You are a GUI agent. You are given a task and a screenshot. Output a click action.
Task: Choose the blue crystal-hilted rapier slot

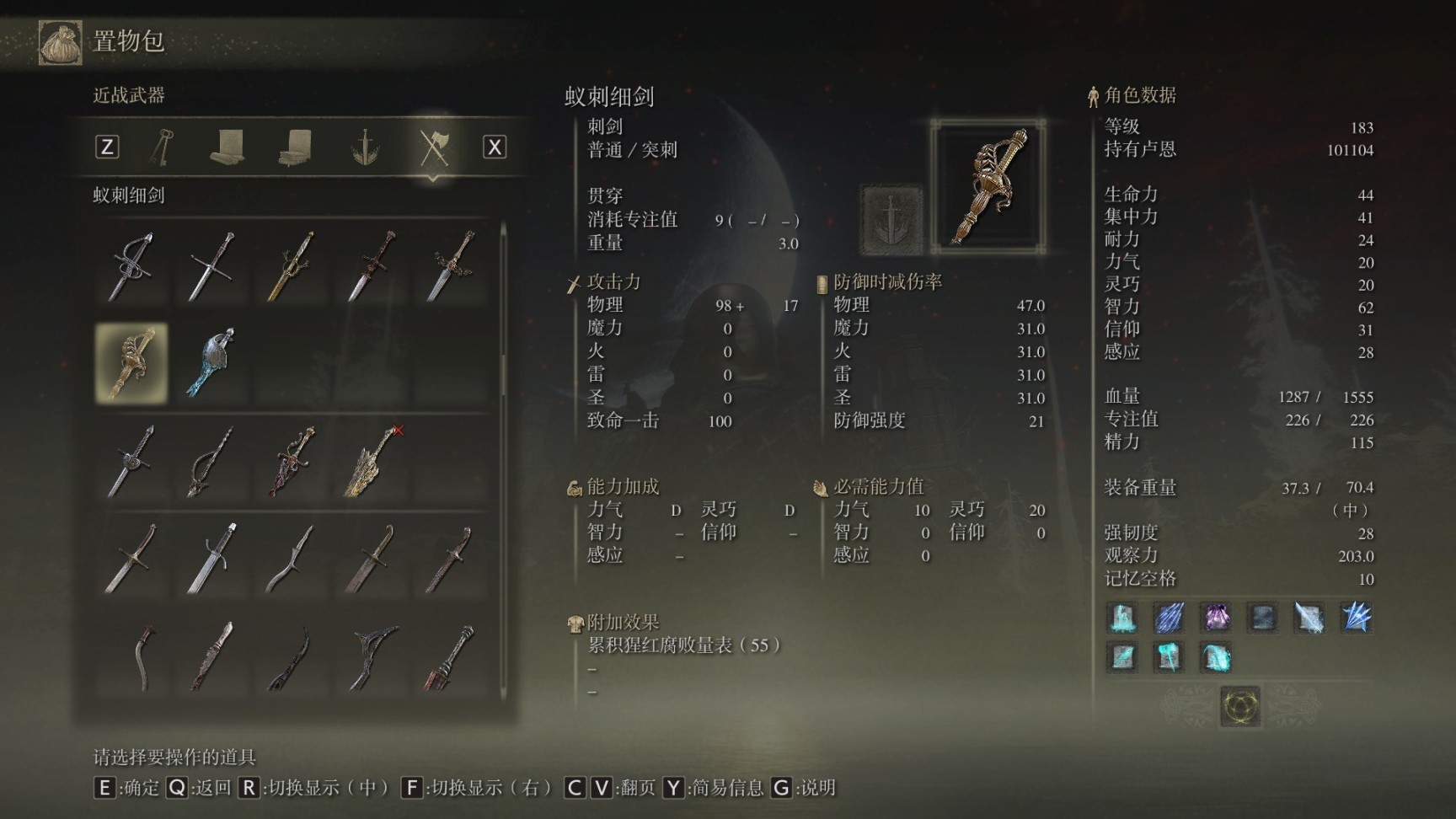pyautogui.click(x=211, y=363)
